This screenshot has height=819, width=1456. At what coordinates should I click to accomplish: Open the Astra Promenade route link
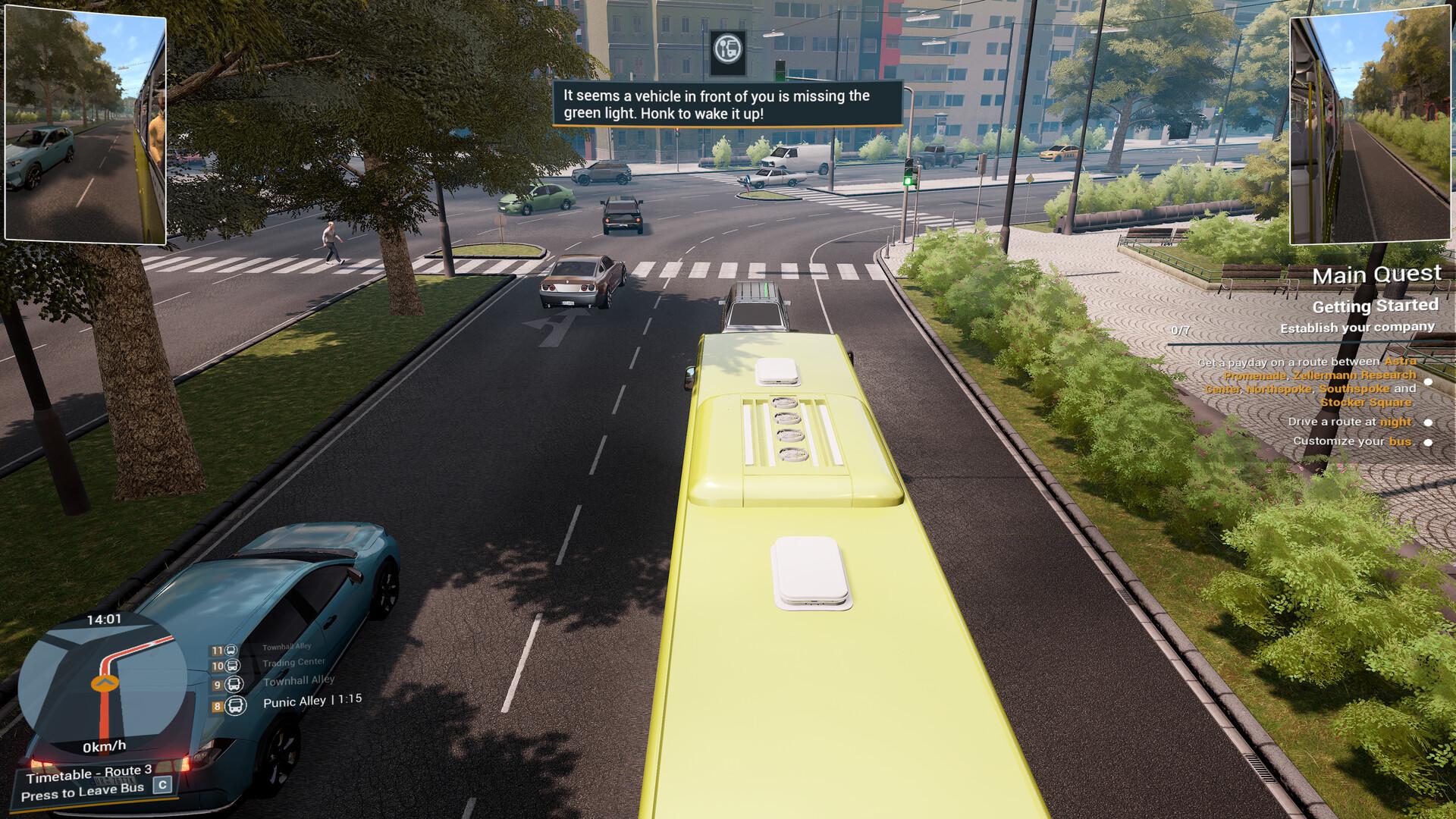click(1401, 363)
